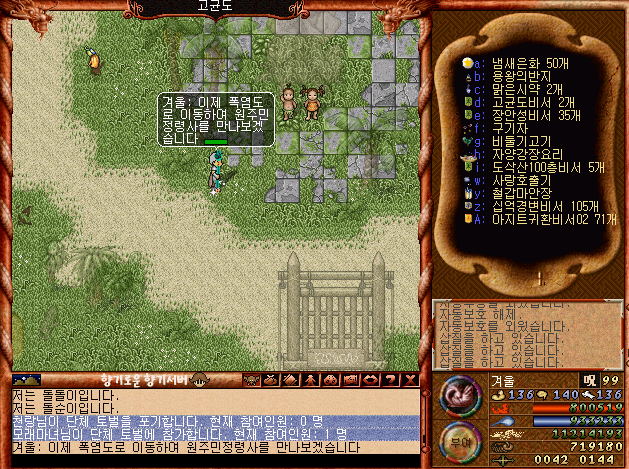Click the round 부여 button
Viewport: 629px width, 469px height.
pos(459,439)
